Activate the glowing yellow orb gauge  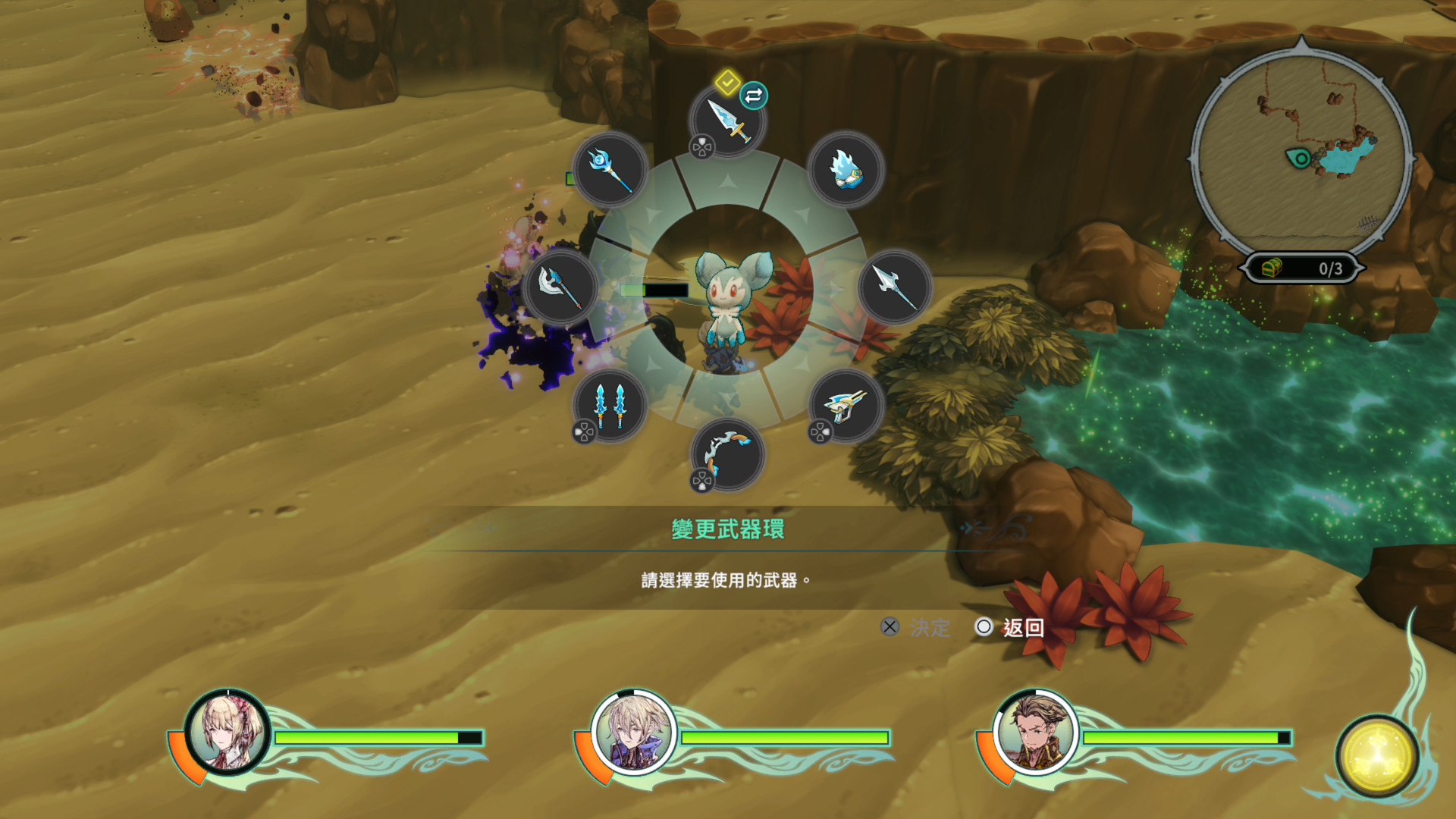[1376, 755]
